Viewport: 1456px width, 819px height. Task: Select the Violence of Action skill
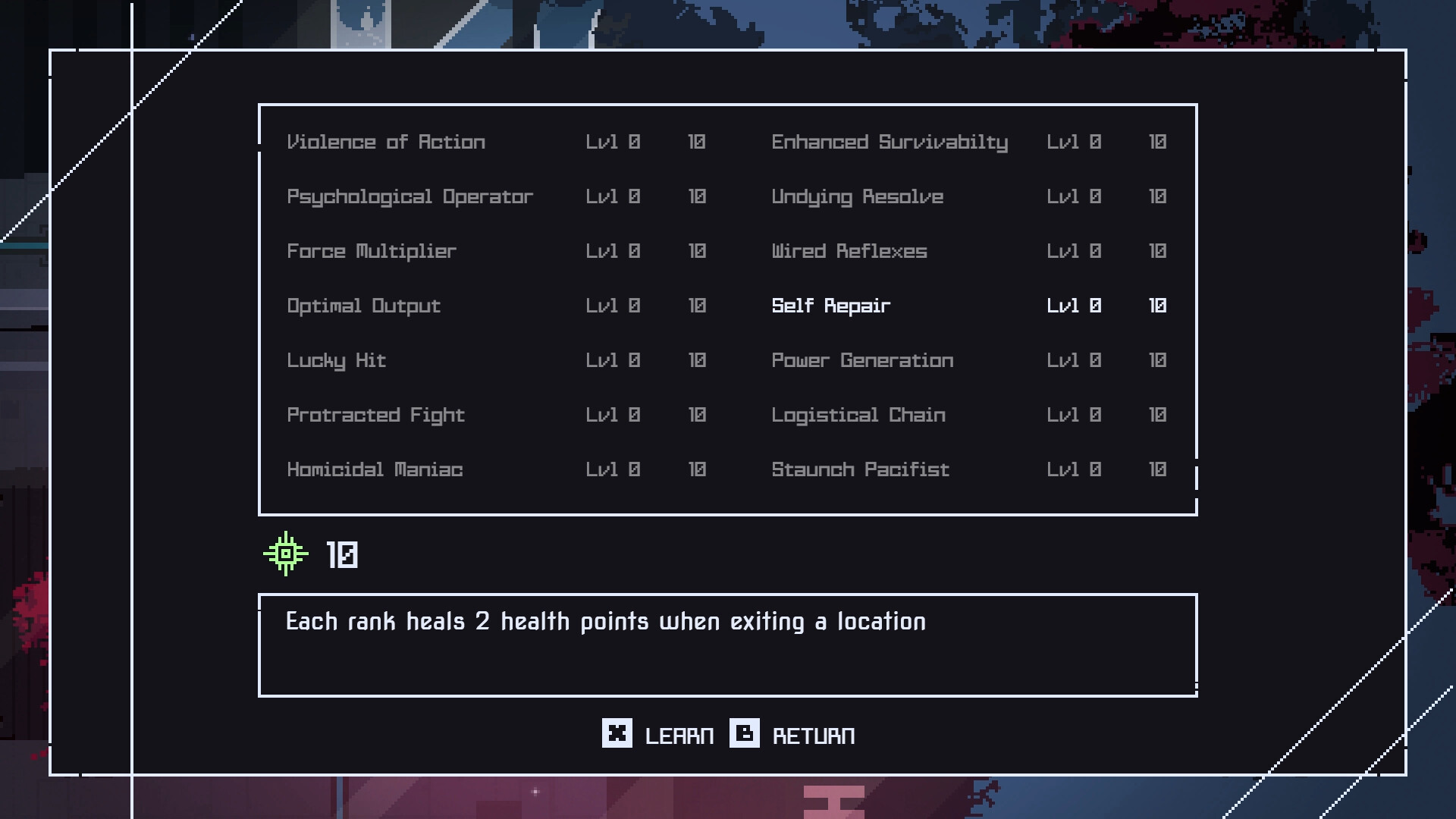coord(386,142)
